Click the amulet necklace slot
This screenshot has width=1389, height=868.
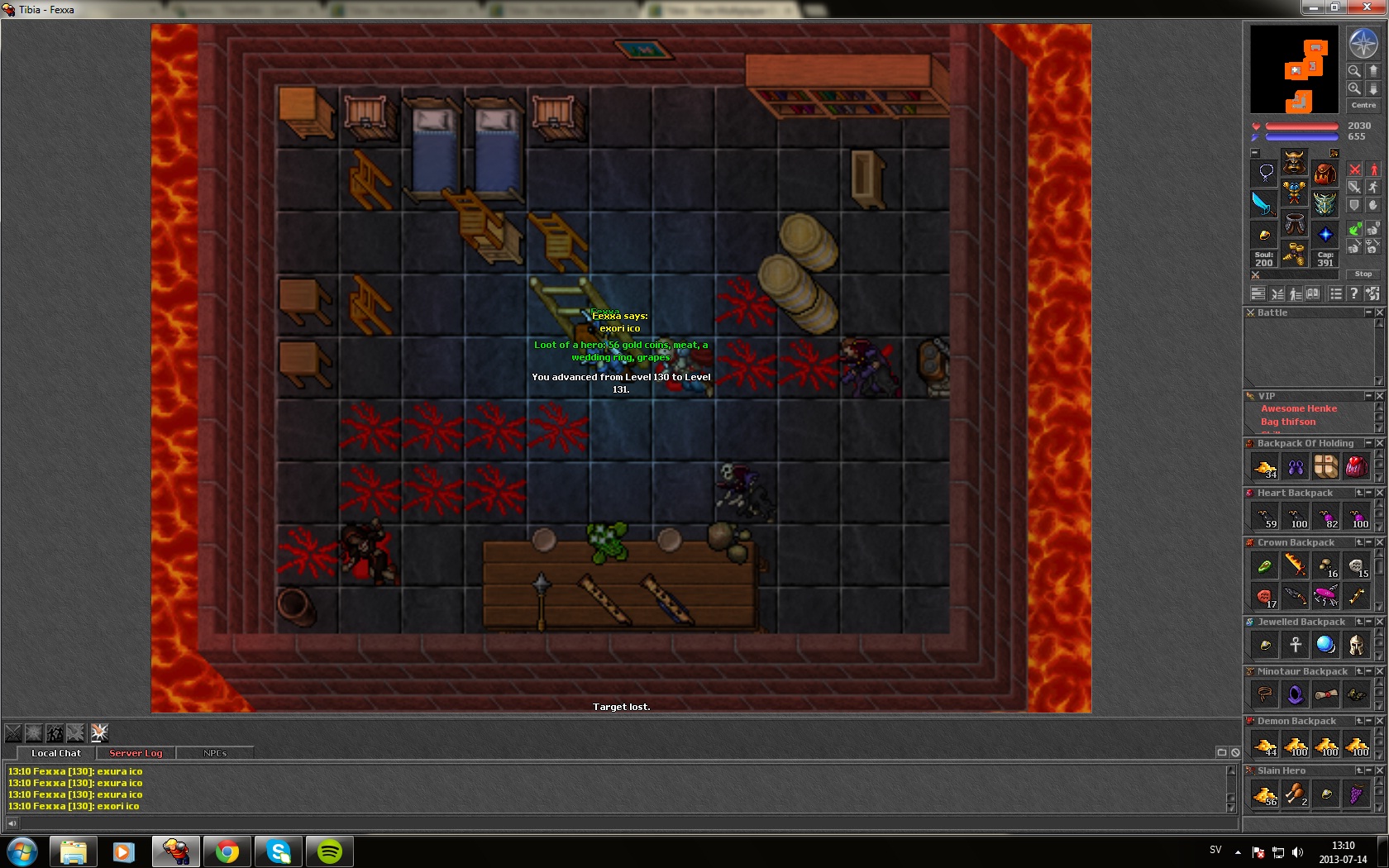[1265, 173]
